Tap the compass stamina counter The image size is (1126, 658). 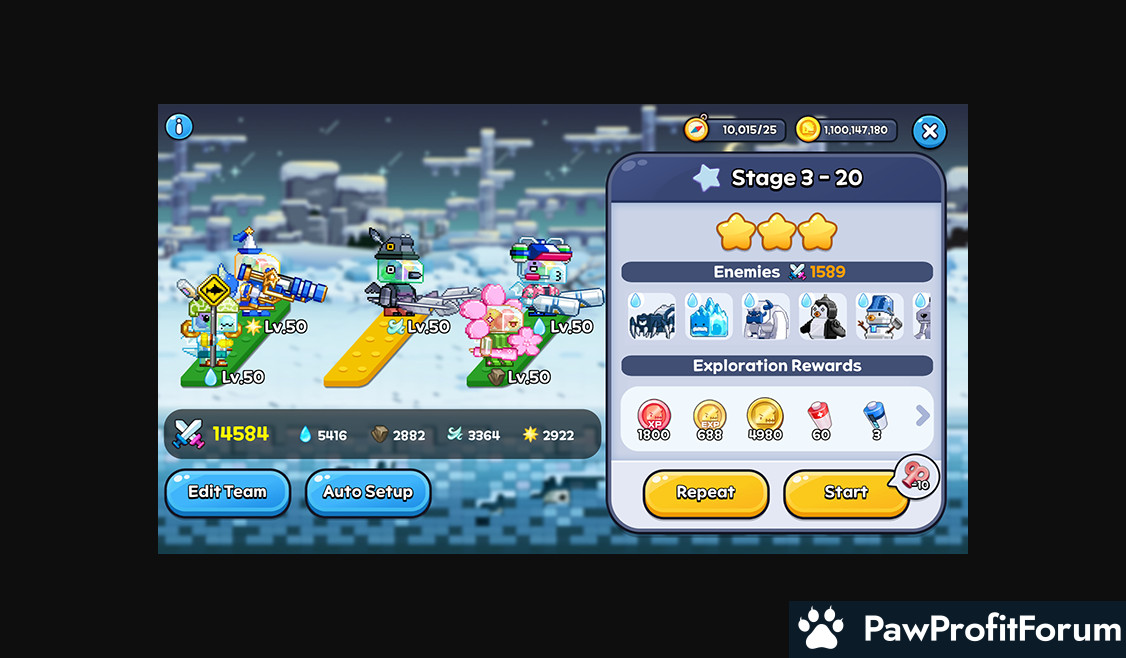pyautogui.click(x=733, y=130)
